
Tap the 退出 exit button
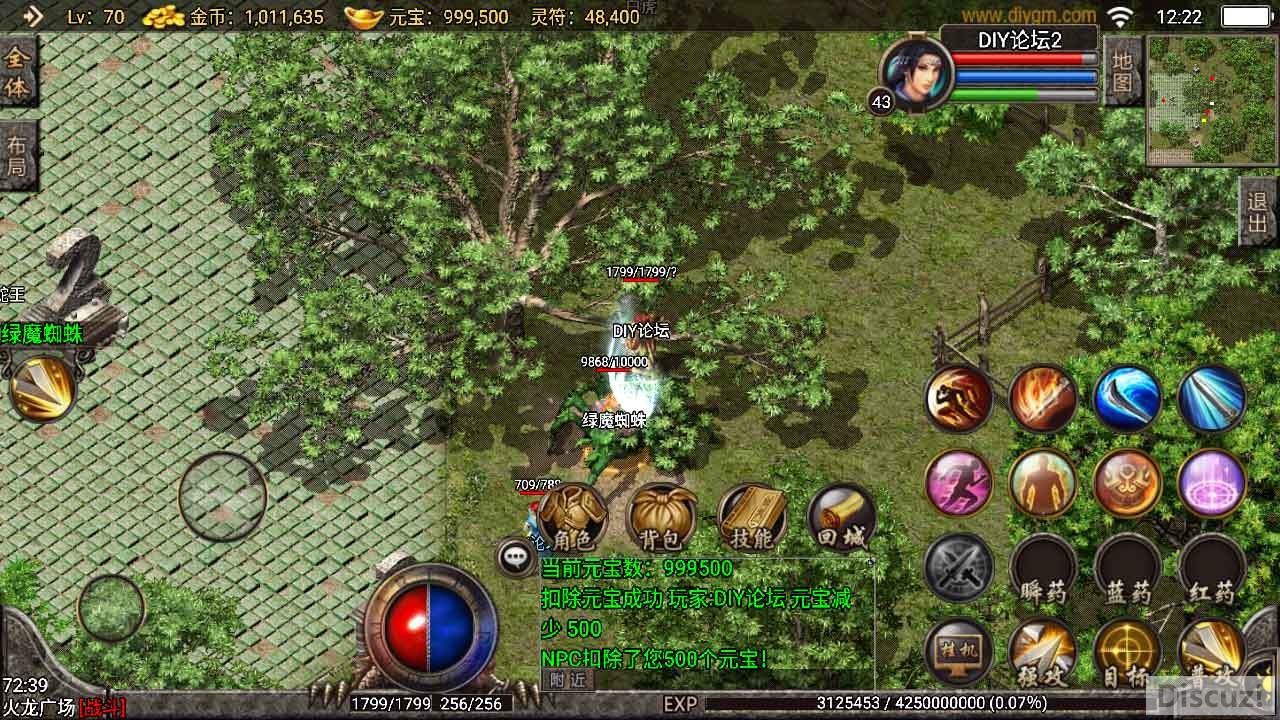pyautogui.click(x=1258, y=211)
